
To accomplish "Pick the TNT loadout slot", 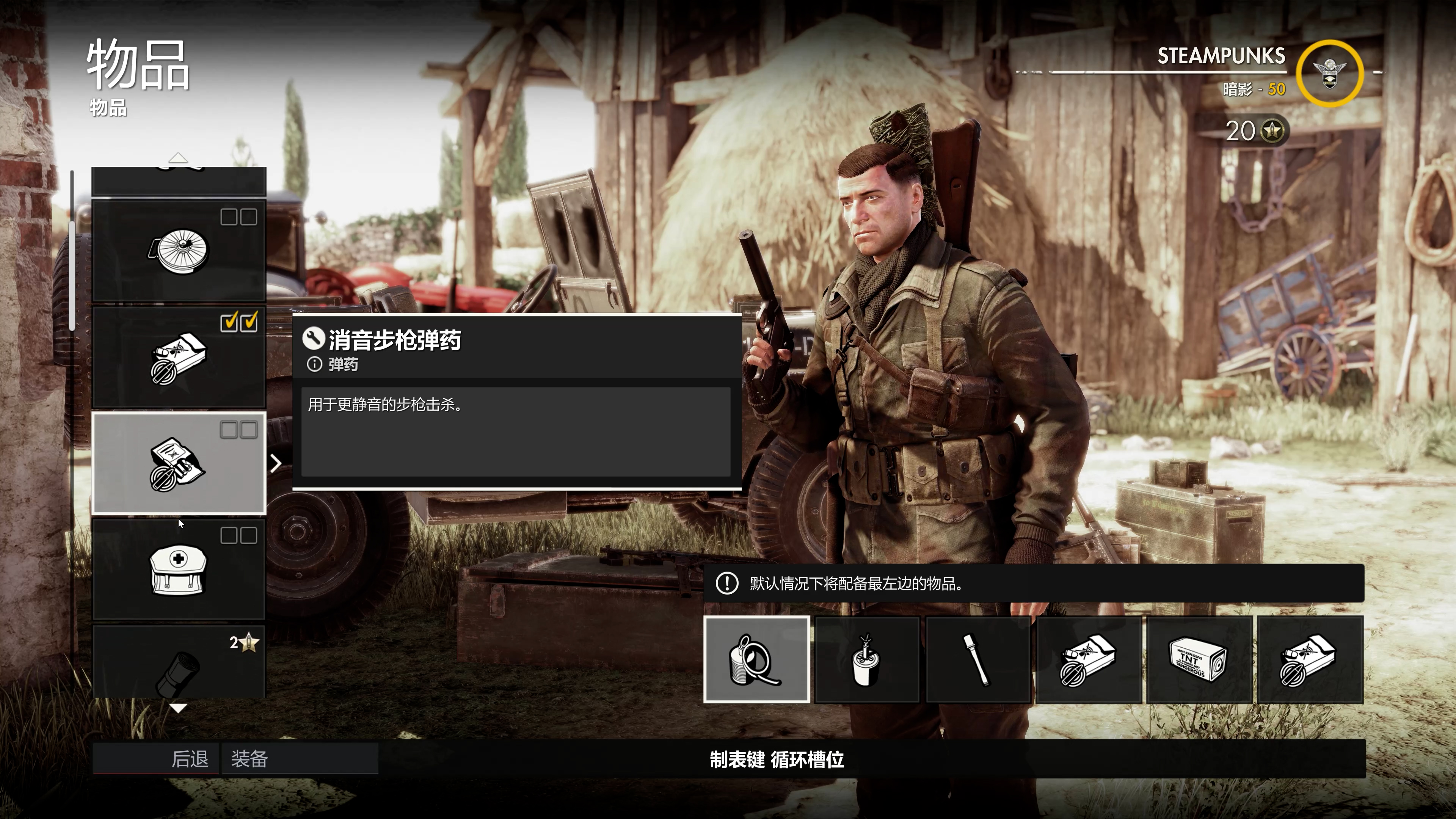I will click(1198, 660).
